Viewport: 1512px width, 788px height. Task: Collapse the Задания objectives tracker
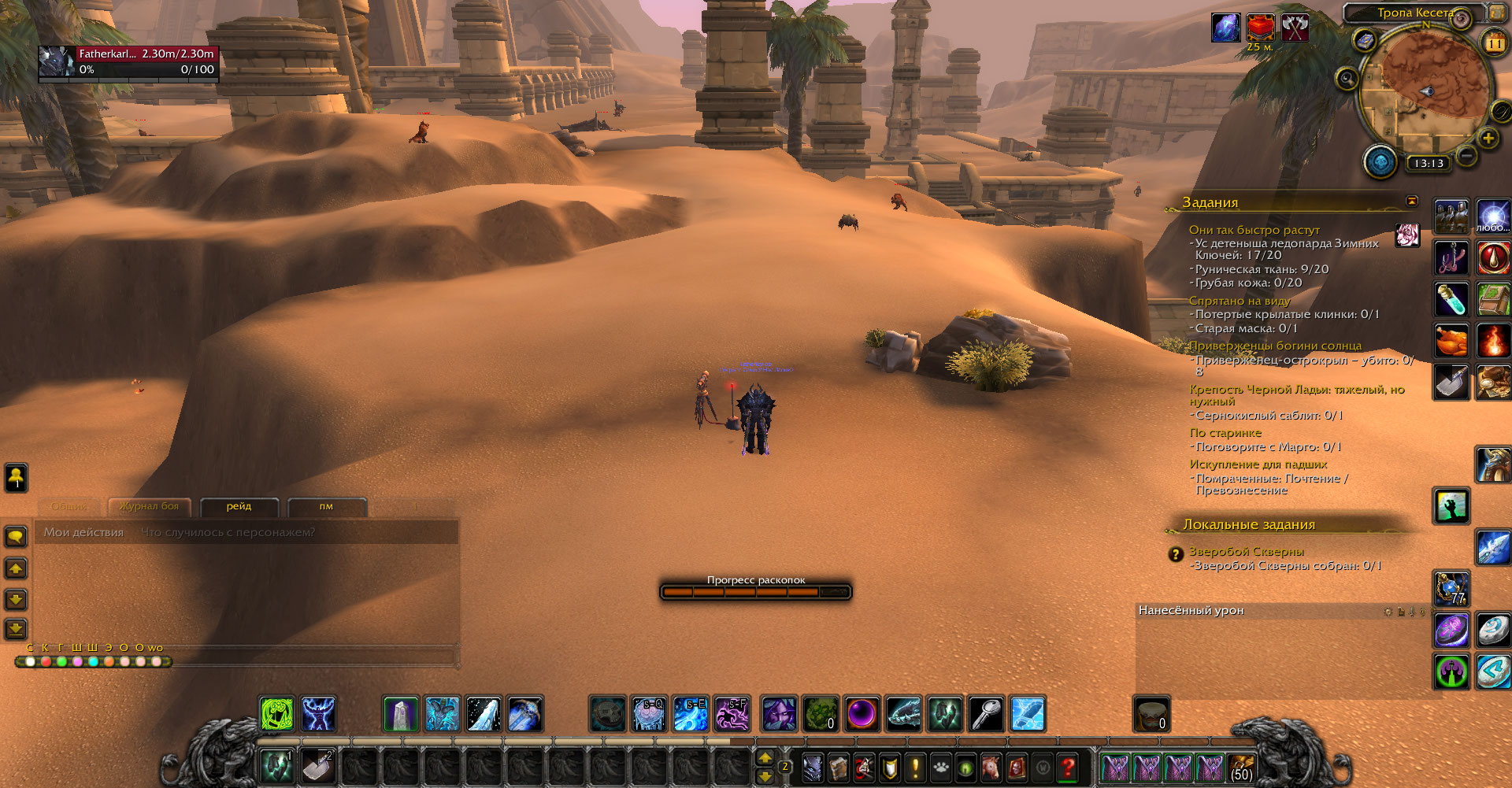(1412, 201)
